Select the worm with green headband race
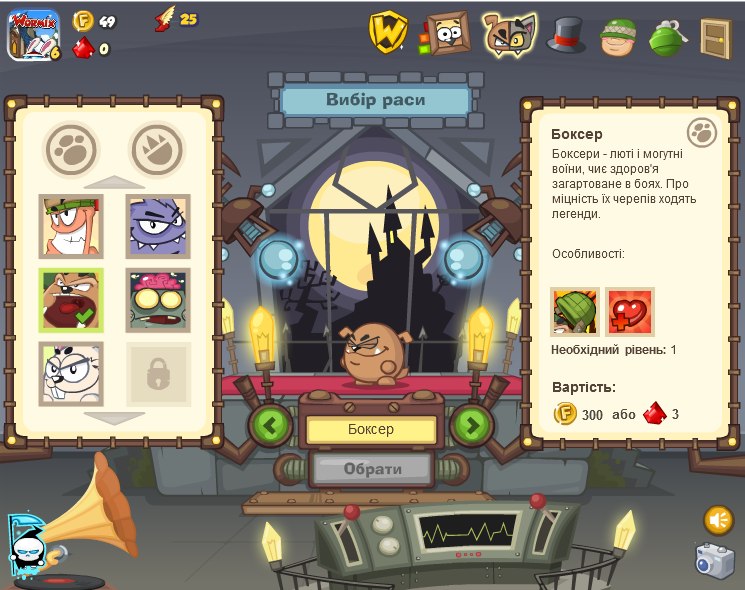Screen dimensions: 745x590 71,226
